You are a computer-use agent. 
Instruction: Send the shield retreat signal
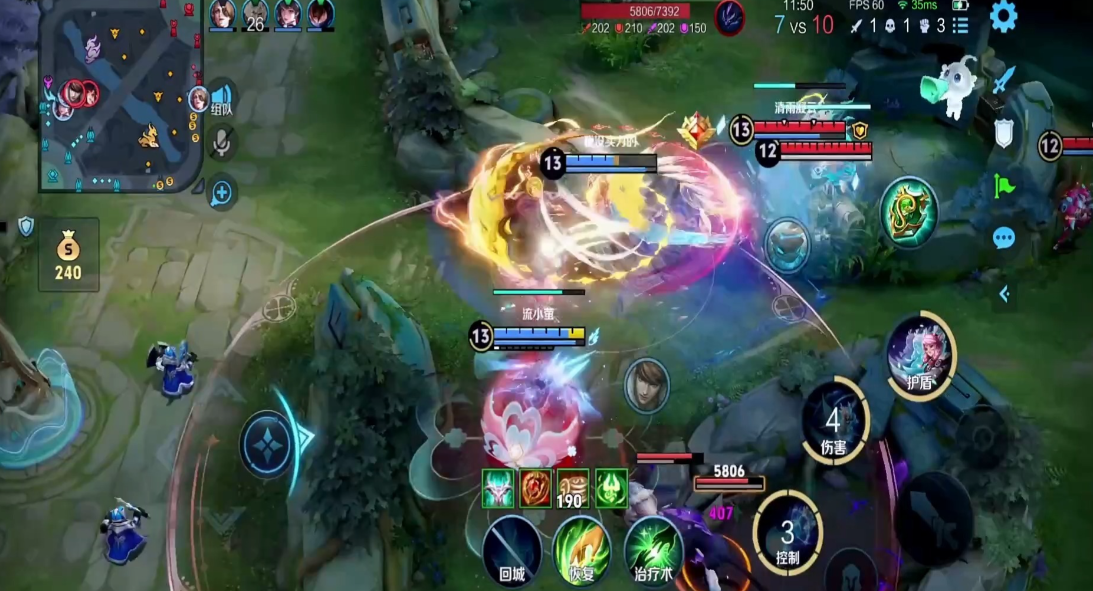point(1004,133)
